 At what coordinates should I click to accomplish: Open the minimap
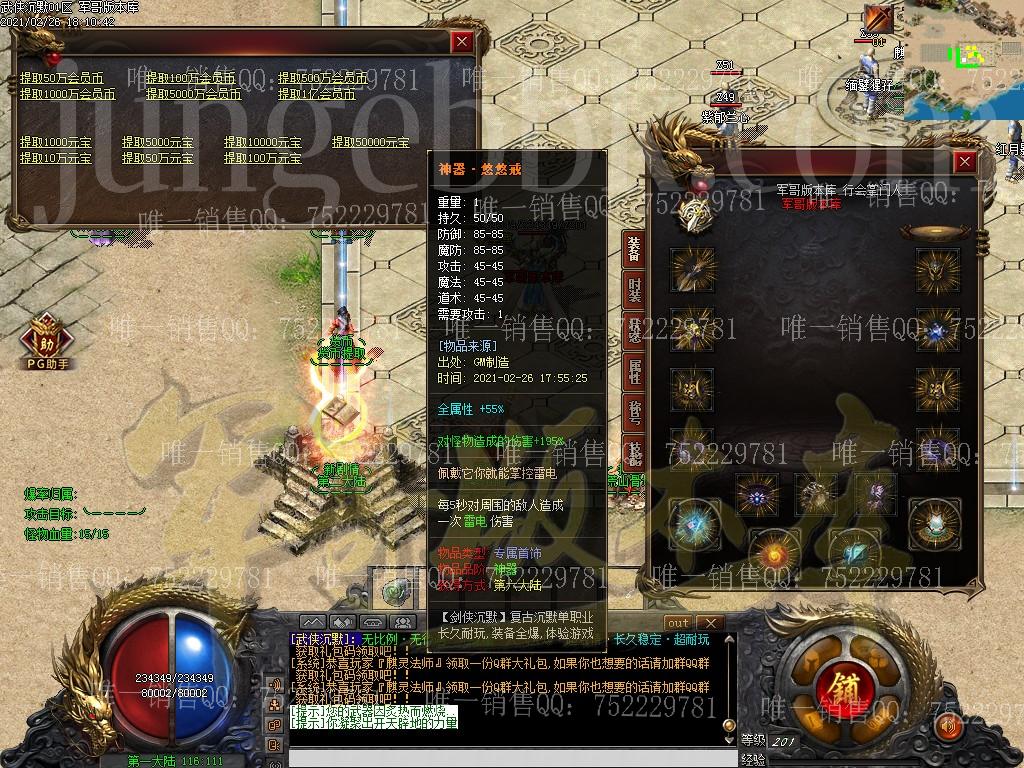(963, 60)
